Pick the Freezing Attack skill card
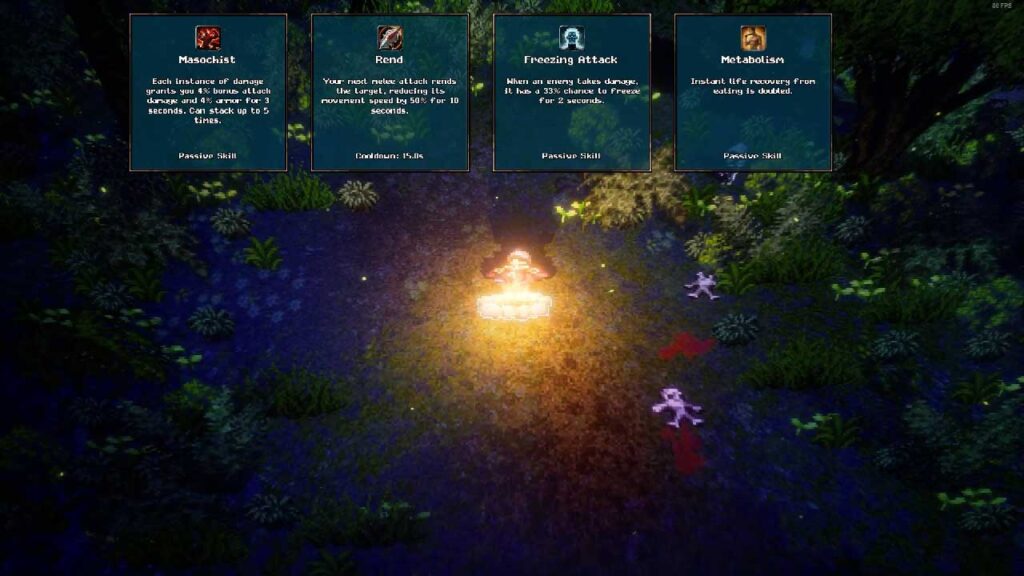 [571, 92]
